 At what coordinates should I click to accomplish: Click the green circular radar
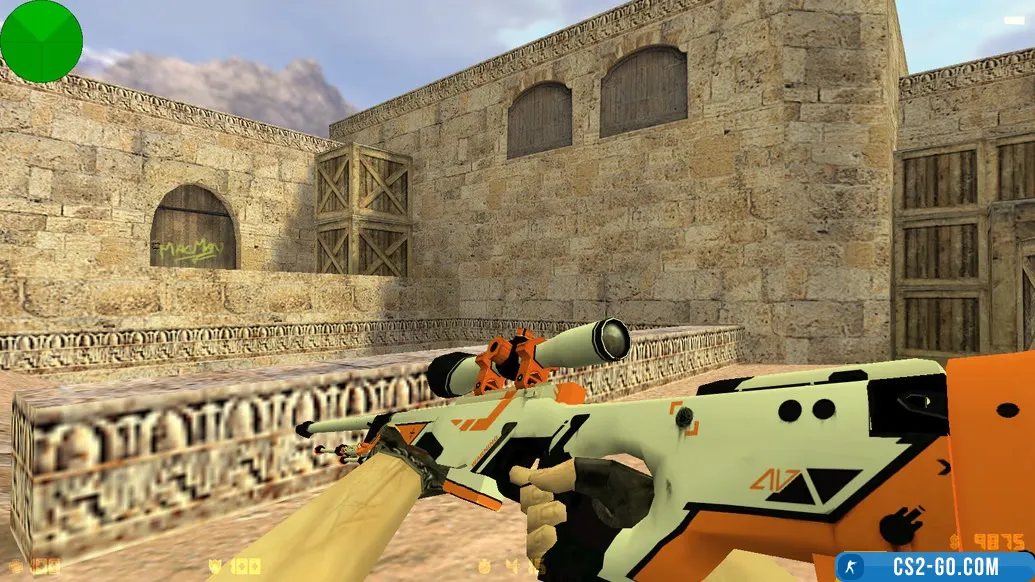click(x=41, y=41)
